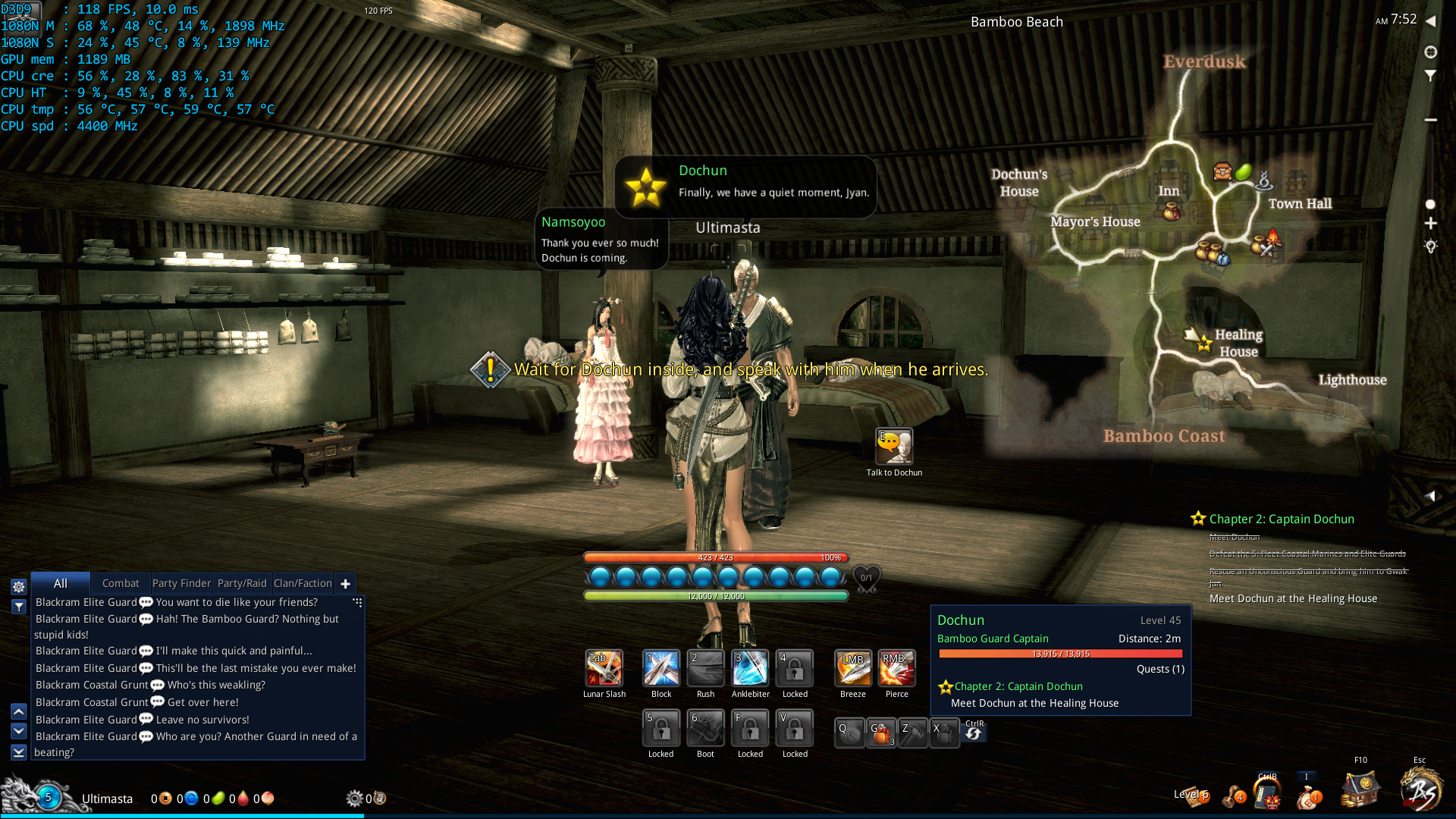
Task: Activate the Pierce skill
Action: point(896,668)
